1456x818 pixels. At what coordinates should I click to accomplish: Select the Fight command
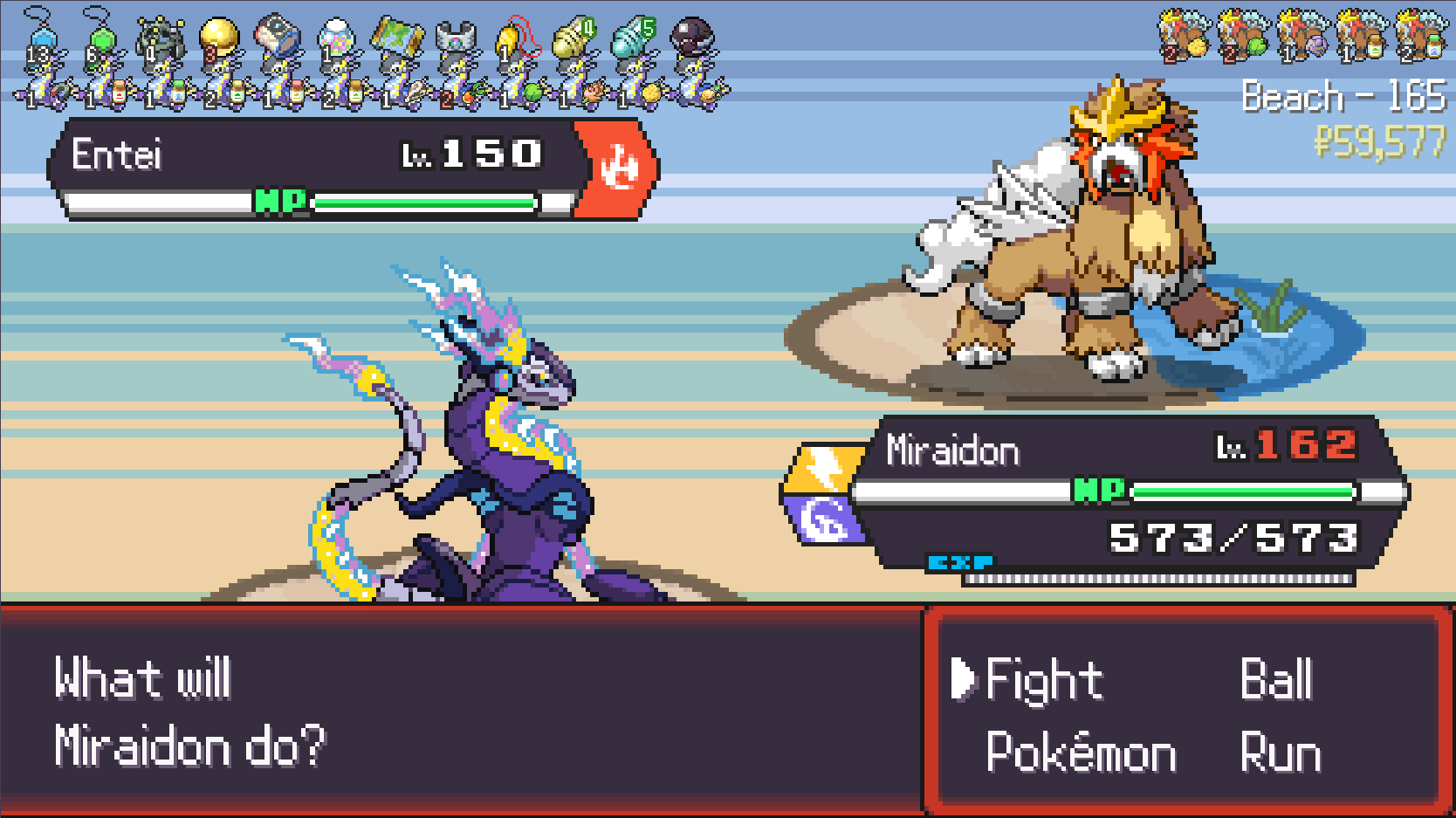1044,681
